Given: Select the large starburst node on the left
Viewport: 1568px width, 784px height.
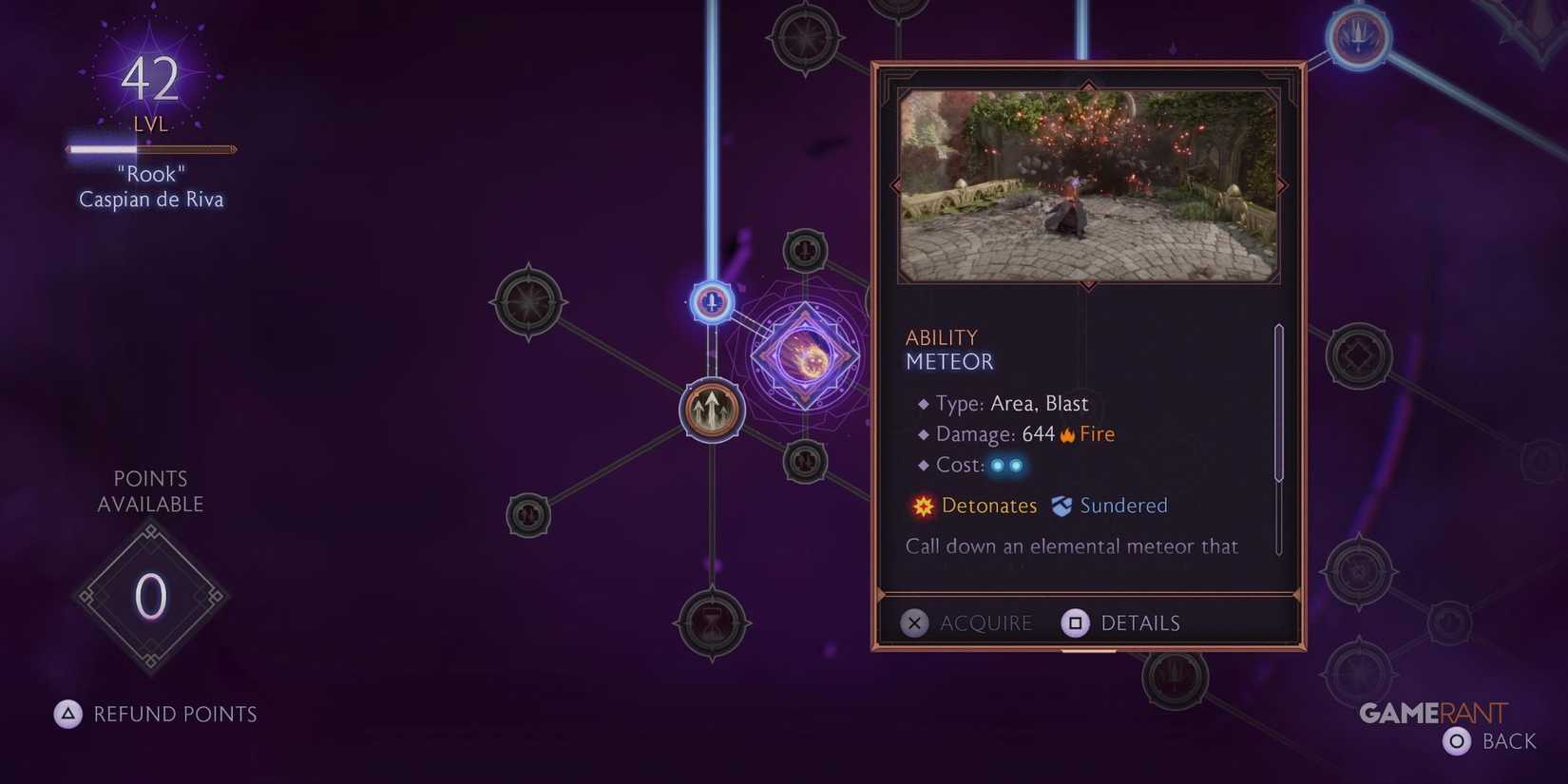Looking at the screenshot, I should [x=528, y=302].
